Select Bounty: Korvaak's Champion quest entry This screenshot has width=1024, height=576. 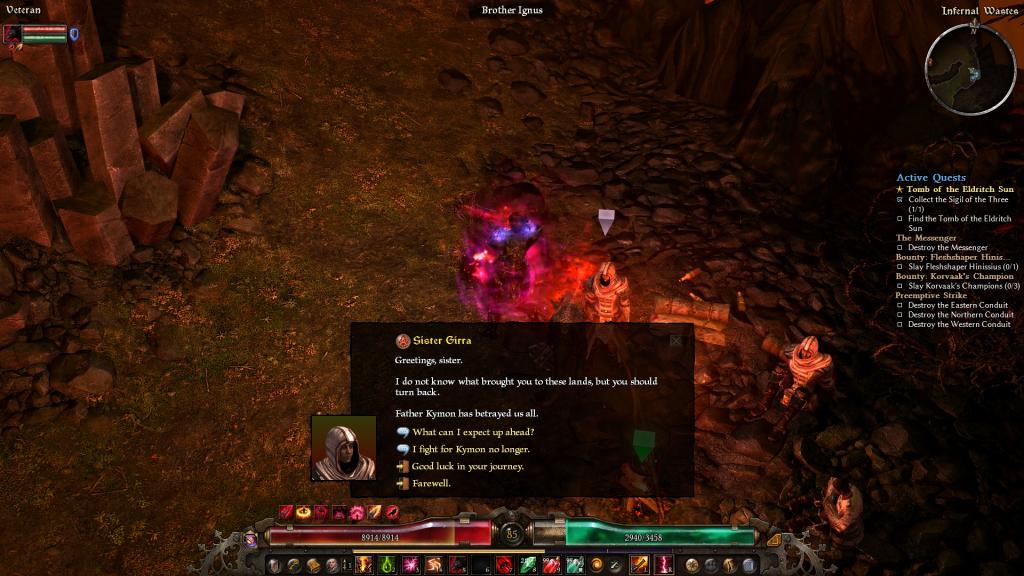tap(953, 276)
